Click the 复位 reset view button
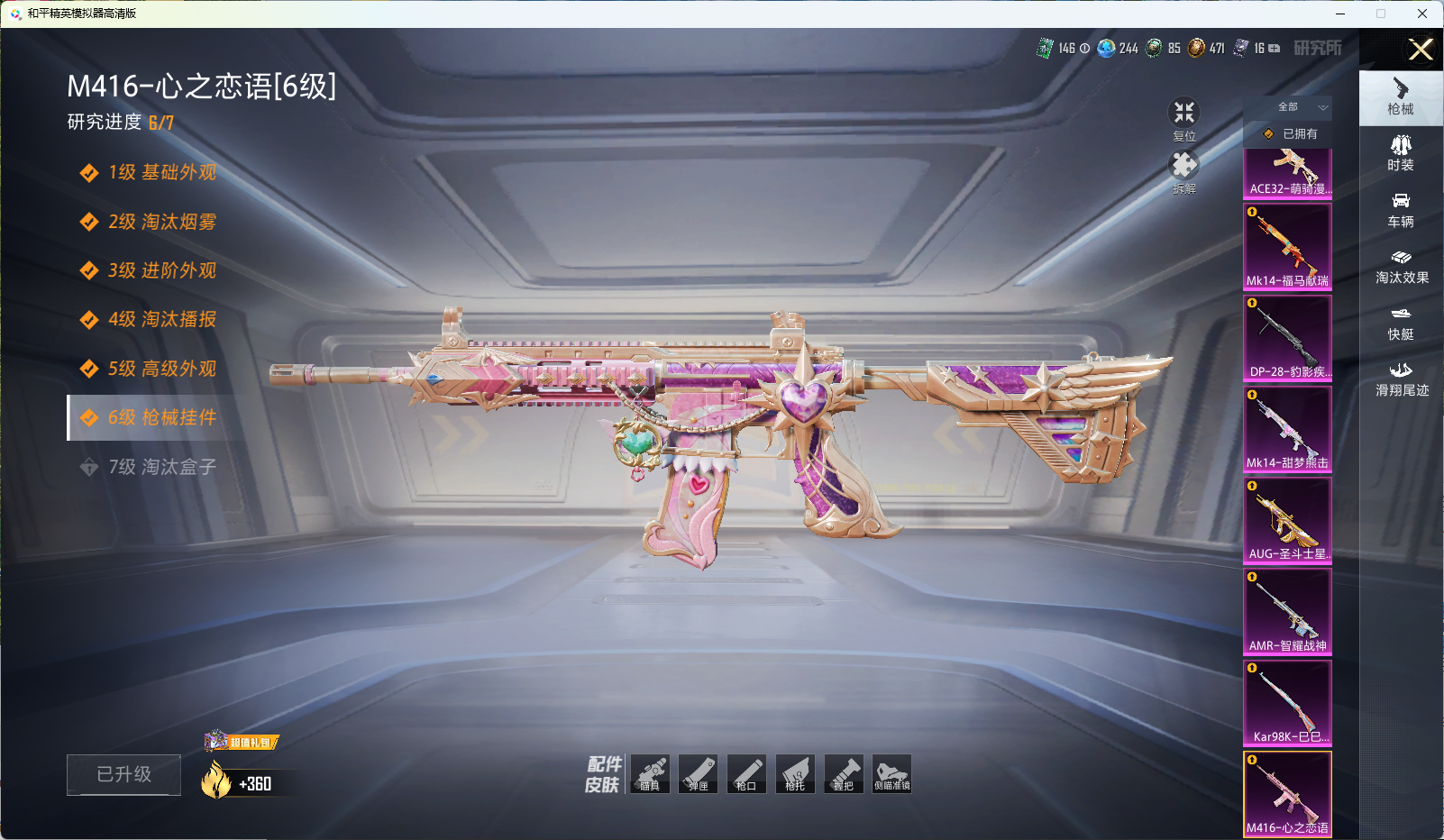The height and width of the screenshot is (840, 1444). point(1184,119)
